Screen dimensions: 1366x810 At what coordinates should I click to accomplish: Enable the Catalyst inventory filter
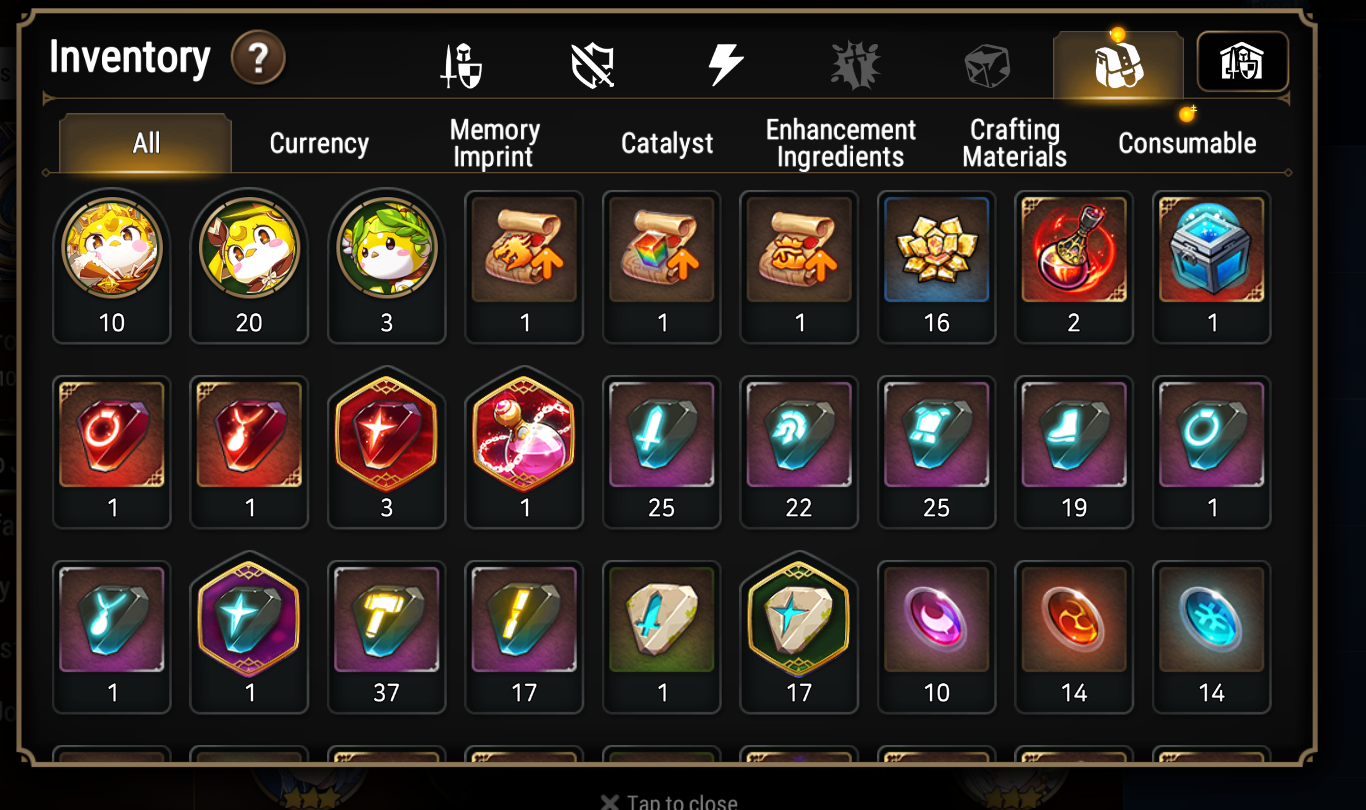(667, 143)
